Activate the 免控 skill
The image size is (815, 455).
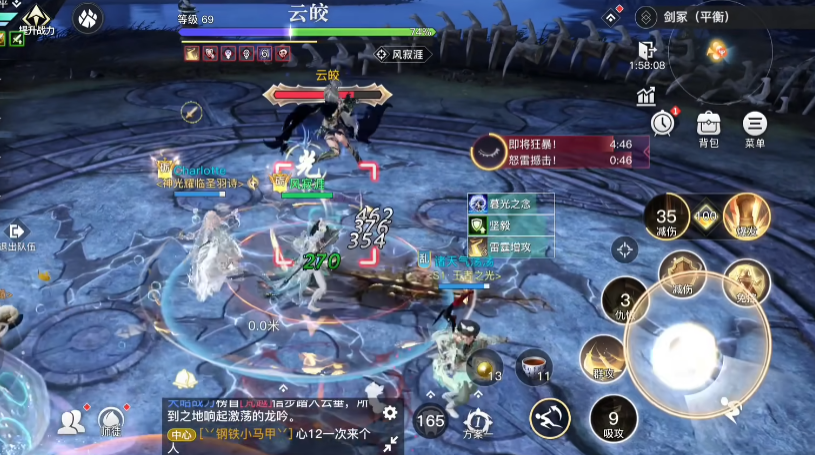(746, 281)
